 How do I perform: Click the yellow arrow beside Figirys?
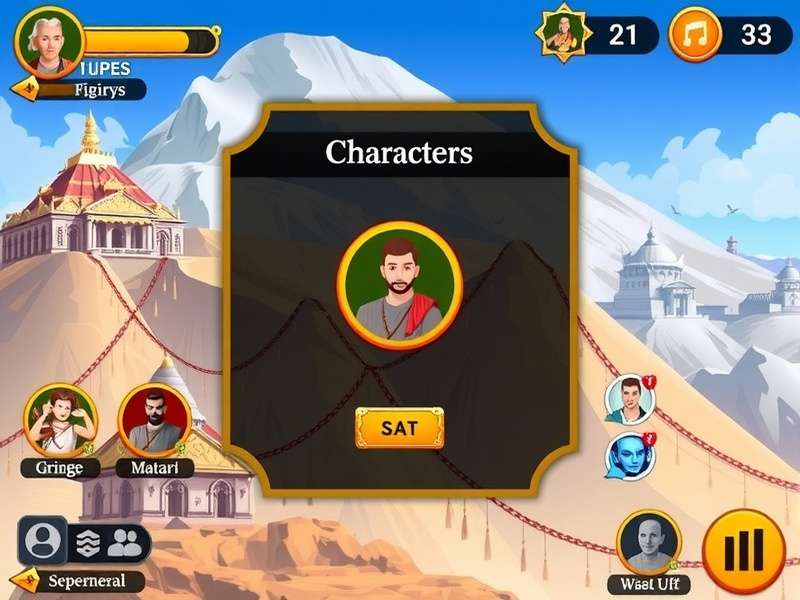(23, 90)
